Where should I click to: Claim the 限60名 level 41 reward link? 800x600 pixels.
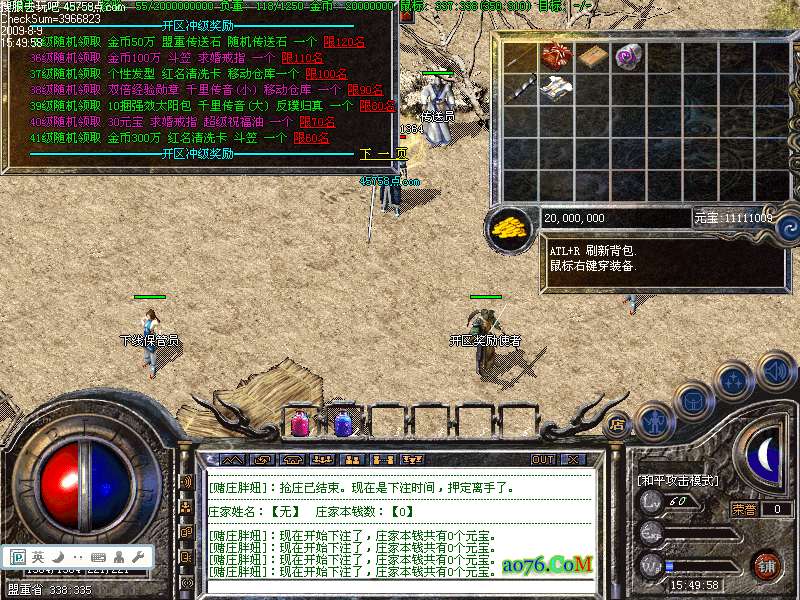[x=311, y=138]
